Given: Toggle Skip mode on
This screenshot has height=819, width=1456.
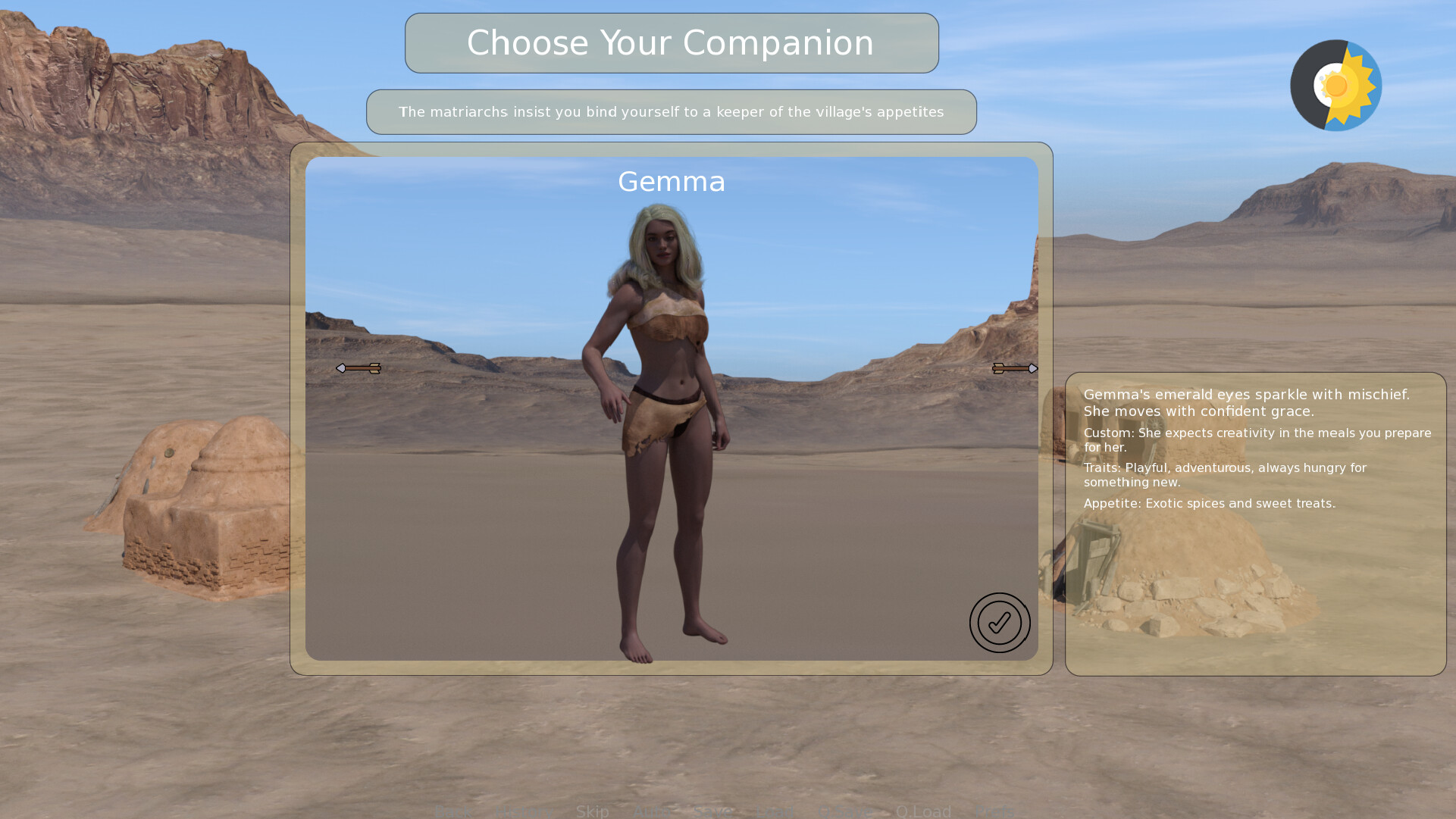Looking at the screenshot, I should coord(593,811).
